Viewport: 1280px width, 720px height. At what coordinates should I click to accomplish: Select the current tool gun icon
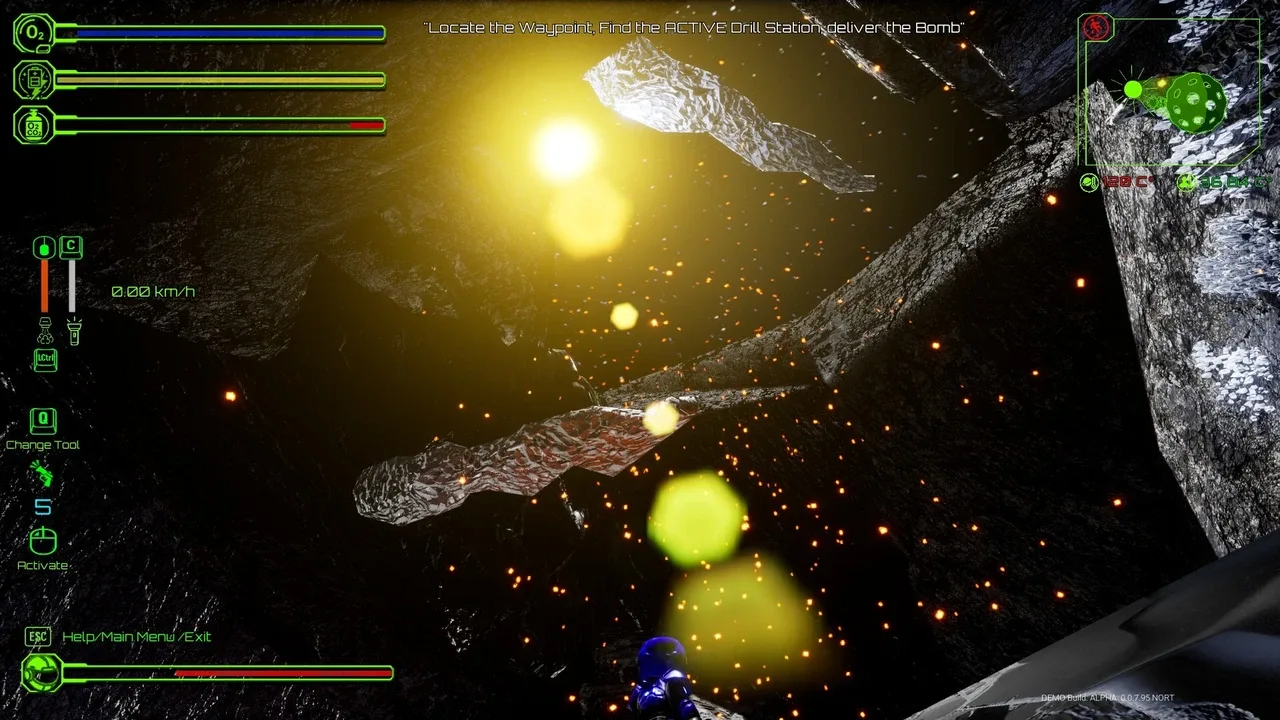click(42, 474)
